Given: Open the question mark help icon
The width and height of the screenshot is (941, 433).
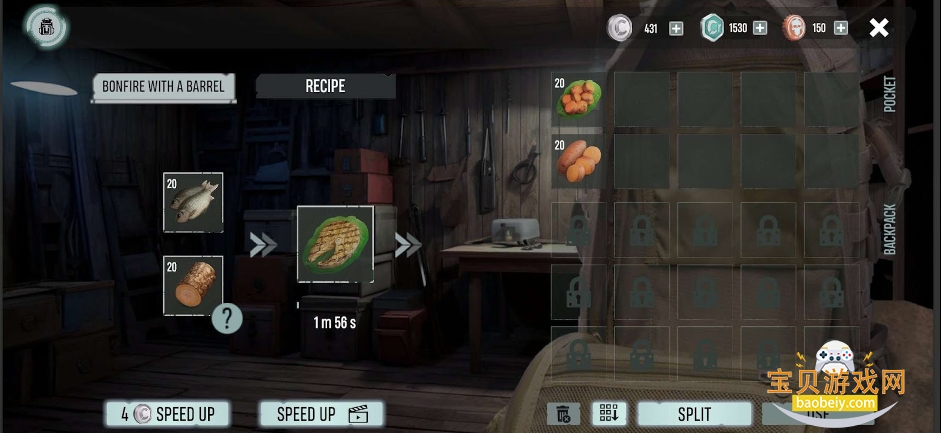Looking at the screenshot, I should [228, 319].
